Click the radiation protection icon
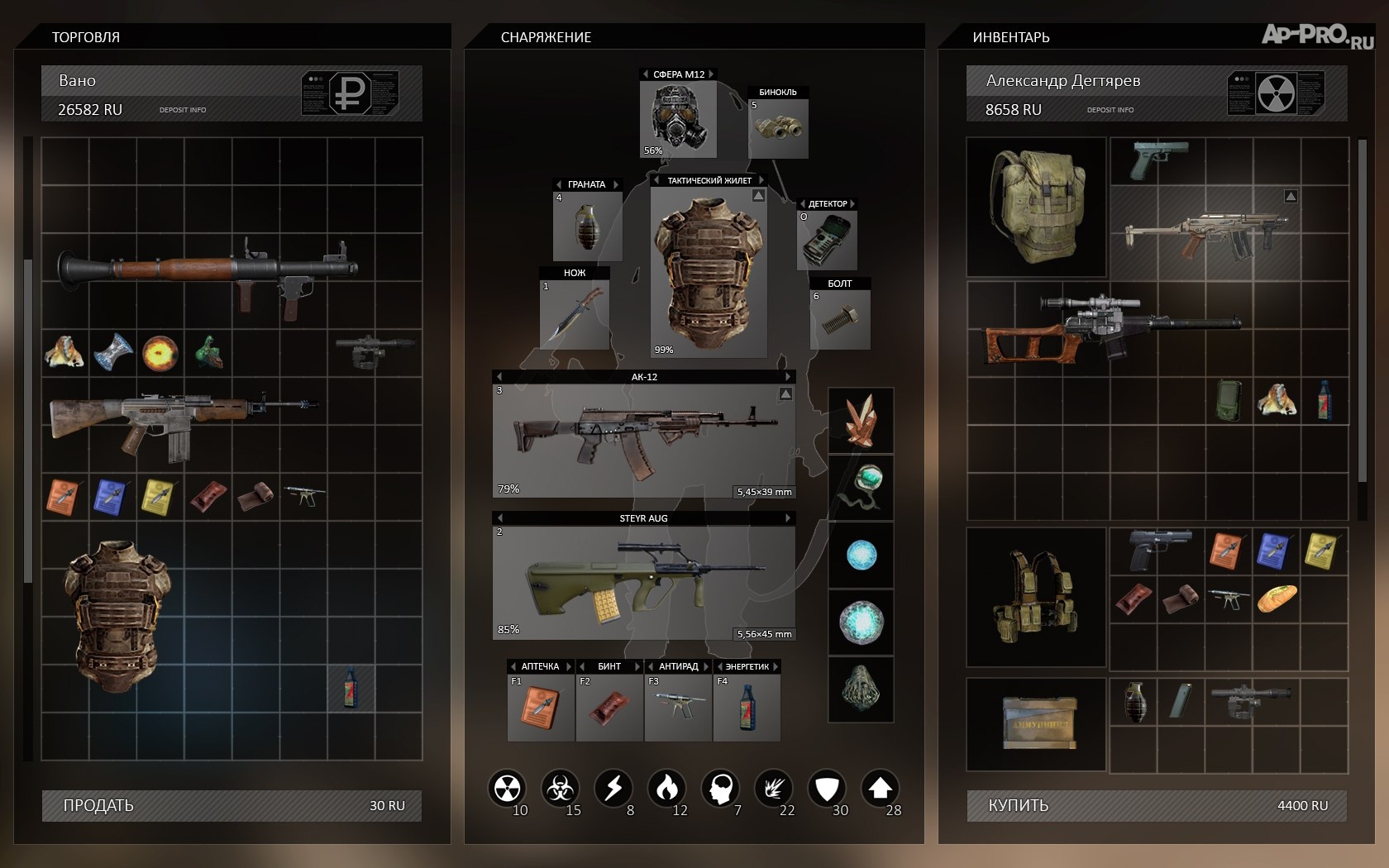The width and height of the screenshot is (1389, 868). (x=507, y=789)
